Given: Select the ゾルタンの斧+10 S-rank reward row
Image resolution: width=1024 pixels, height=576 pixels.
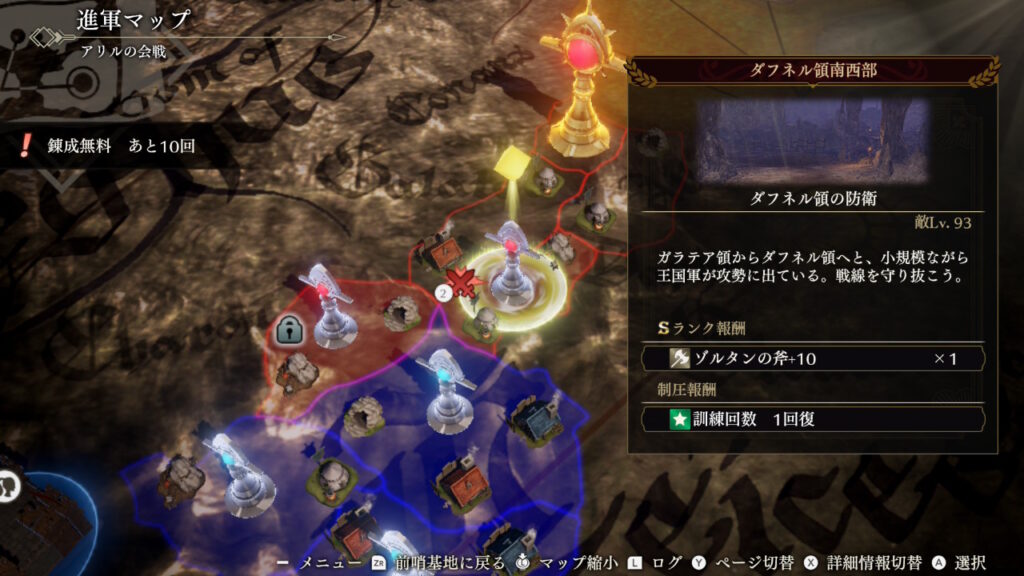Looking at the screenshot, I should (813, 358).
